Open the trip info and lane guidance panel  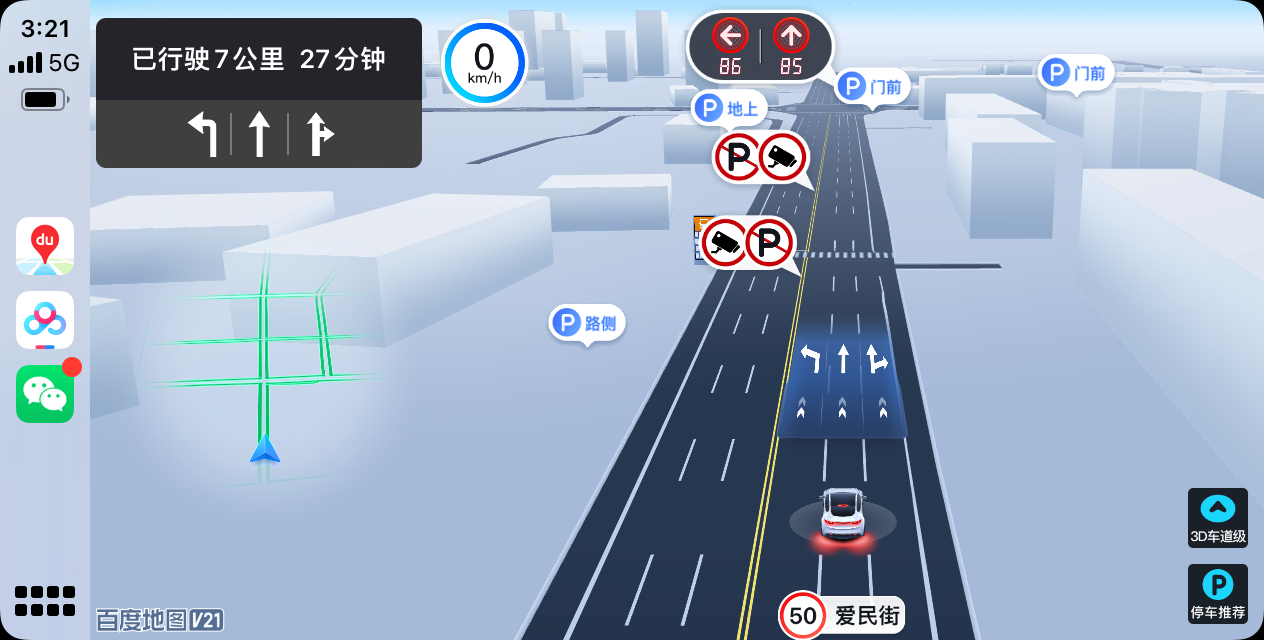point(259,93)
